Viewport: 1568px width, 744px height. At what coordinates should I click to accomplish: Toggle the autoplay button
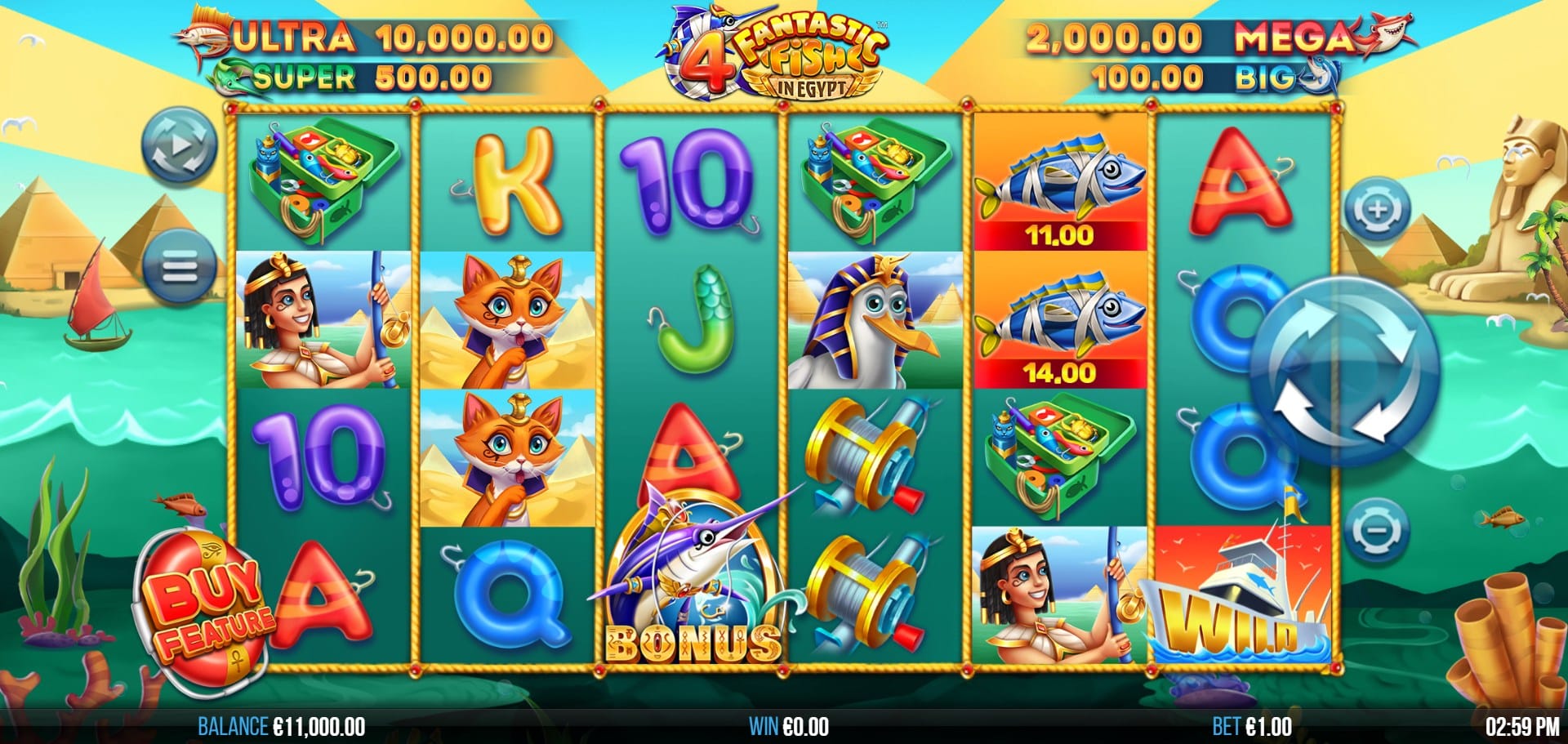180,147
